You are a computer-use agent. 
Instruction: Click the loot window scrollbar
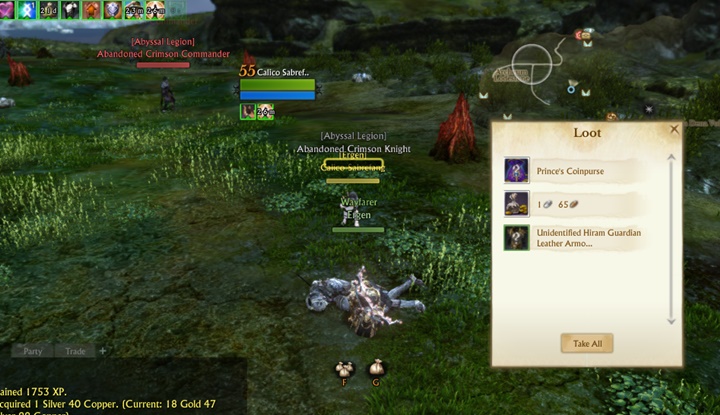coord(672,240)
